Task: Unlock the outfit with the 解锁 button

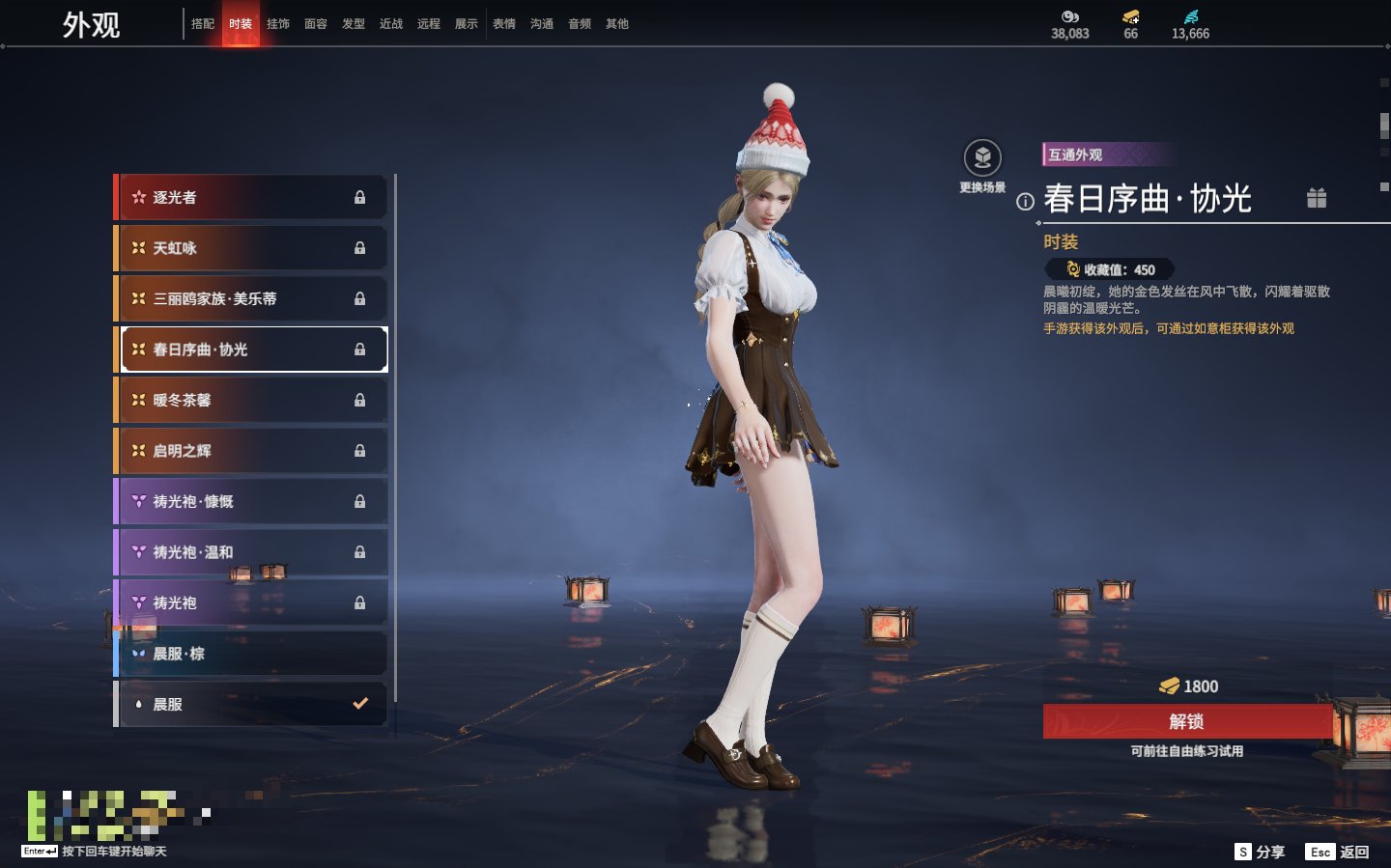Action: (x=1187, y=721)
